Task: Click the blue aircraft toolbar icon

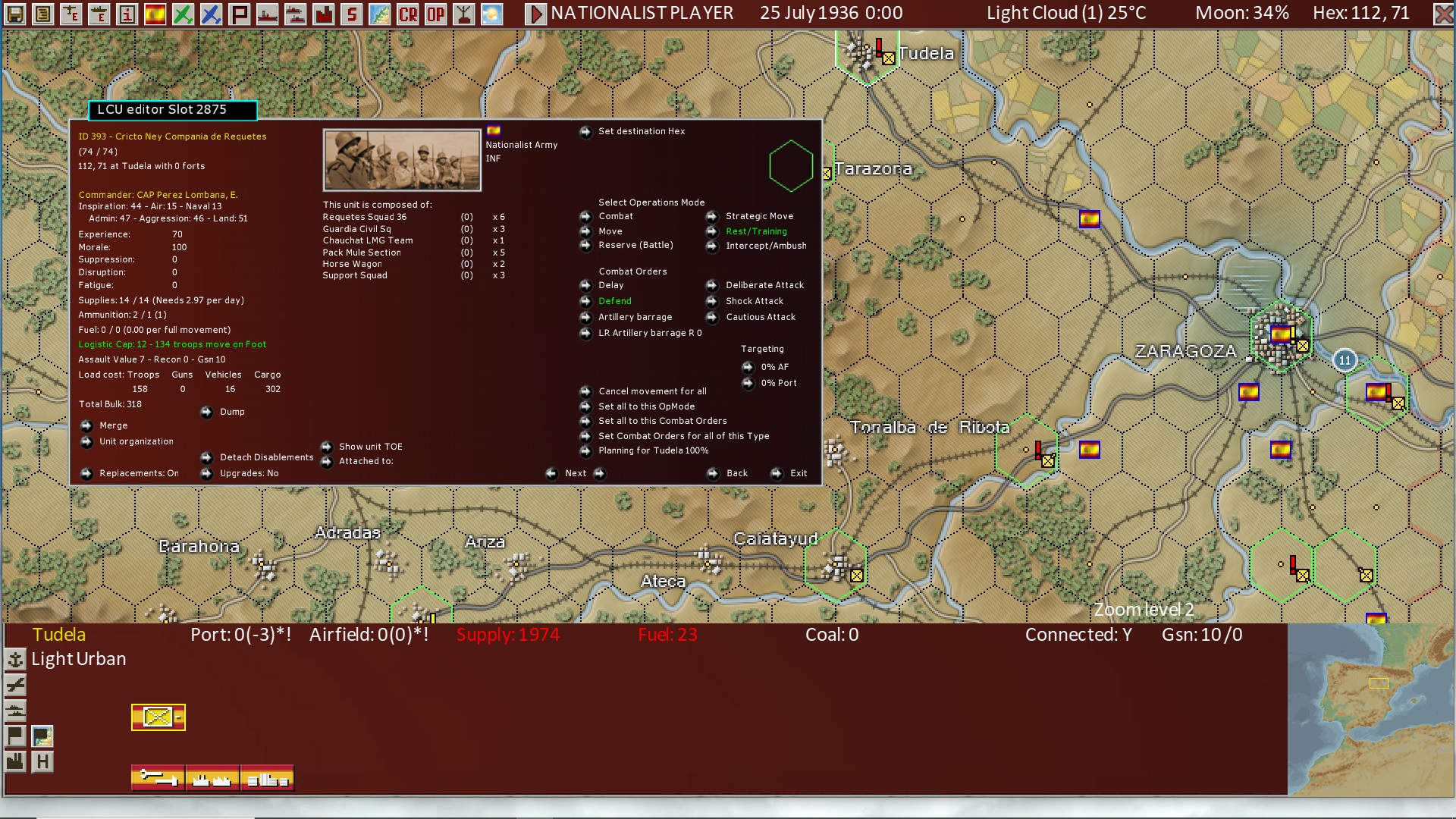Action: point(210,13)
